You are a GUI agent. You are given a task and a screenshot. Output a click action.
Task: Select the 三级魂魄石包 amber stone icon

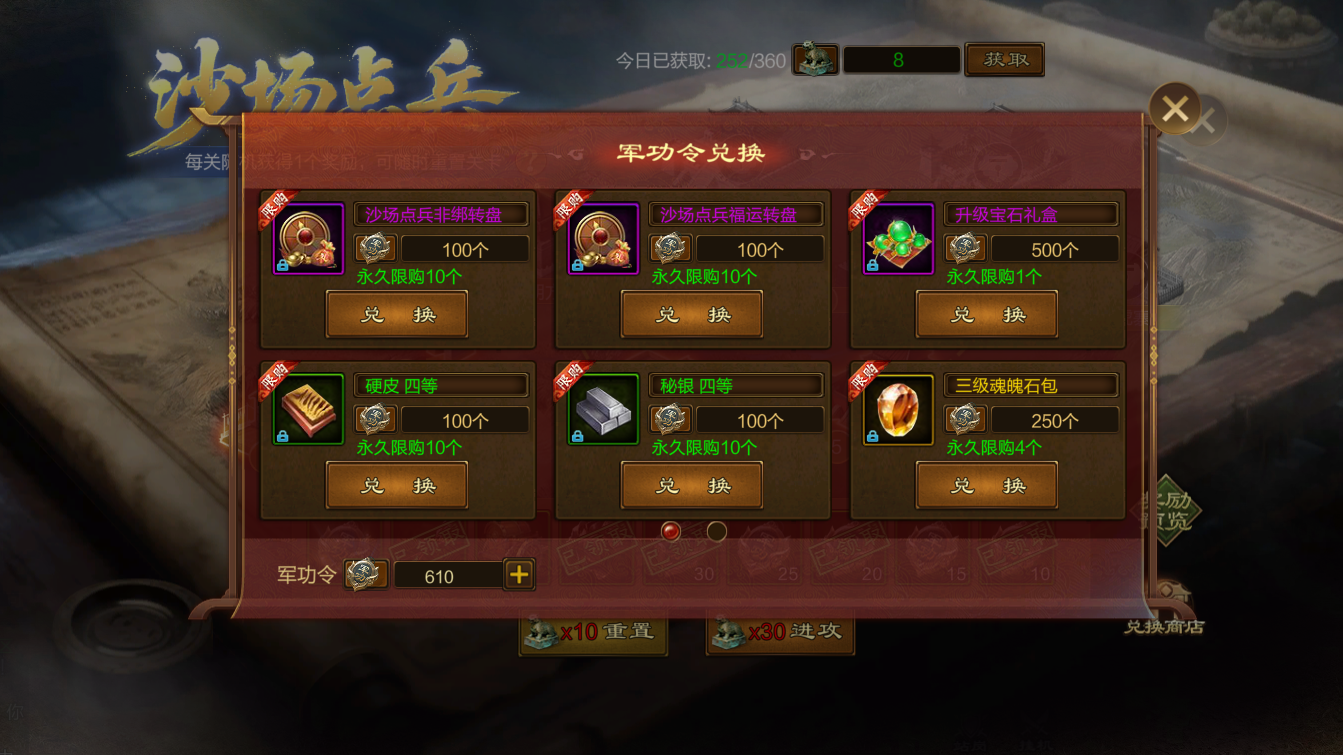click(898, 410)
